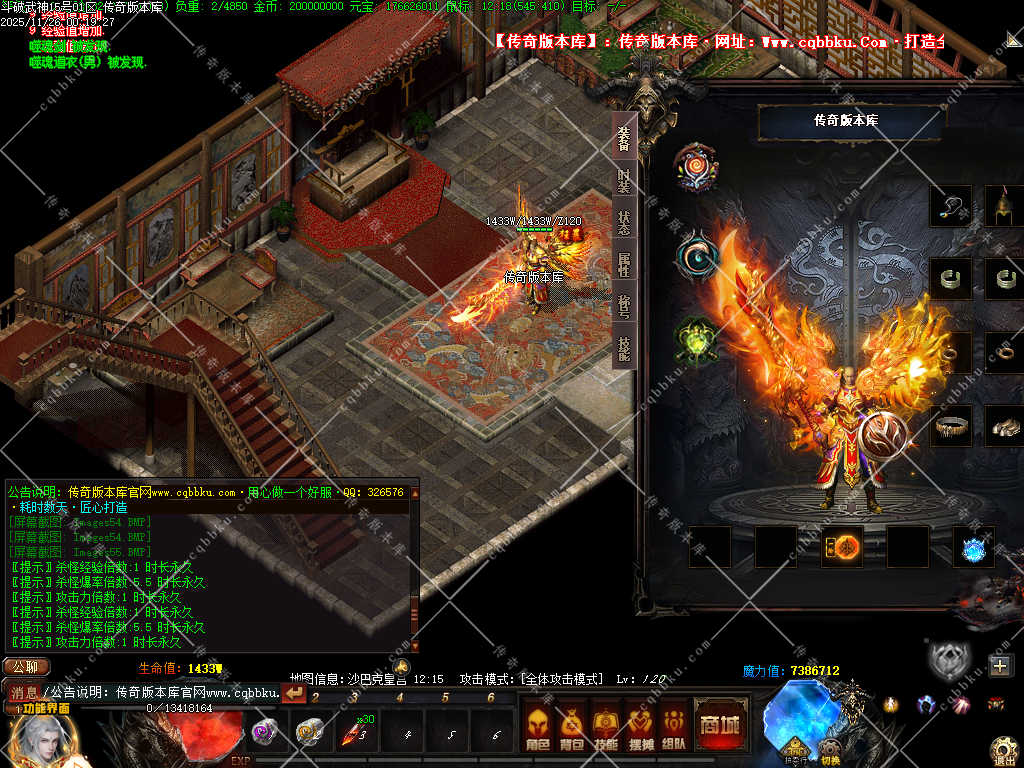Open the 状态 (status) tab
The width and height of the screenshot is (1024, 768).
[x=624, y=223]
